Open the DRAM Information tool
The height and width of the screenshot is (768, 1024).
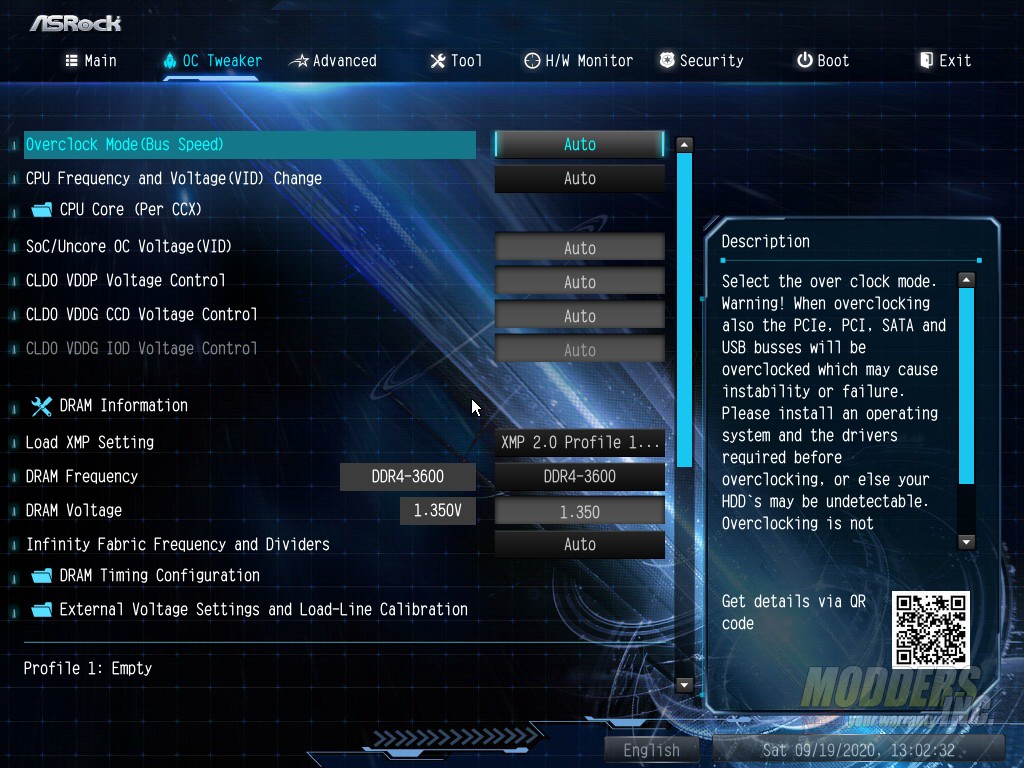123,405
